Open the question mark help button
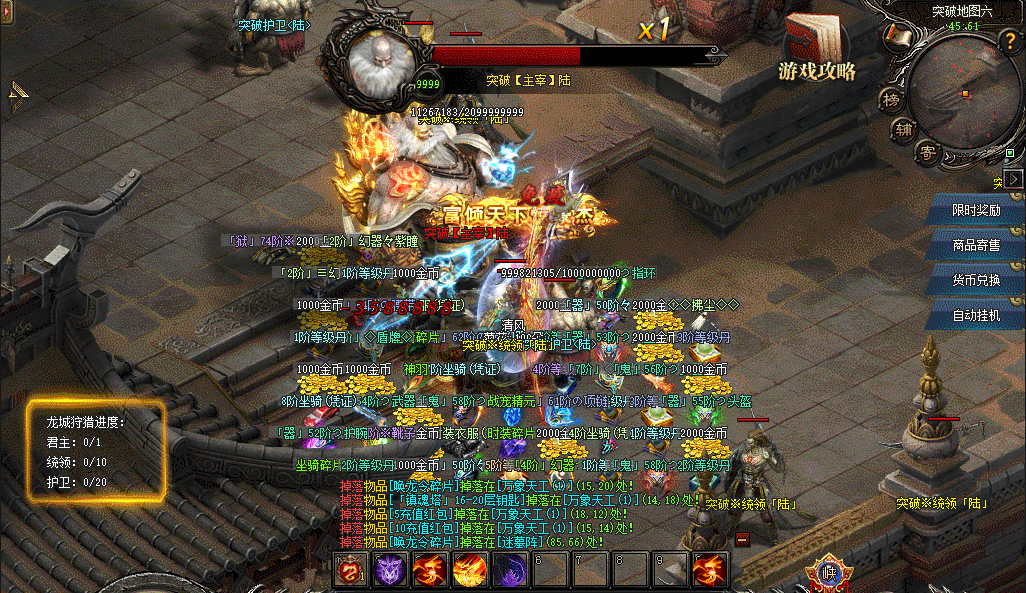 tap(1008, 42)
